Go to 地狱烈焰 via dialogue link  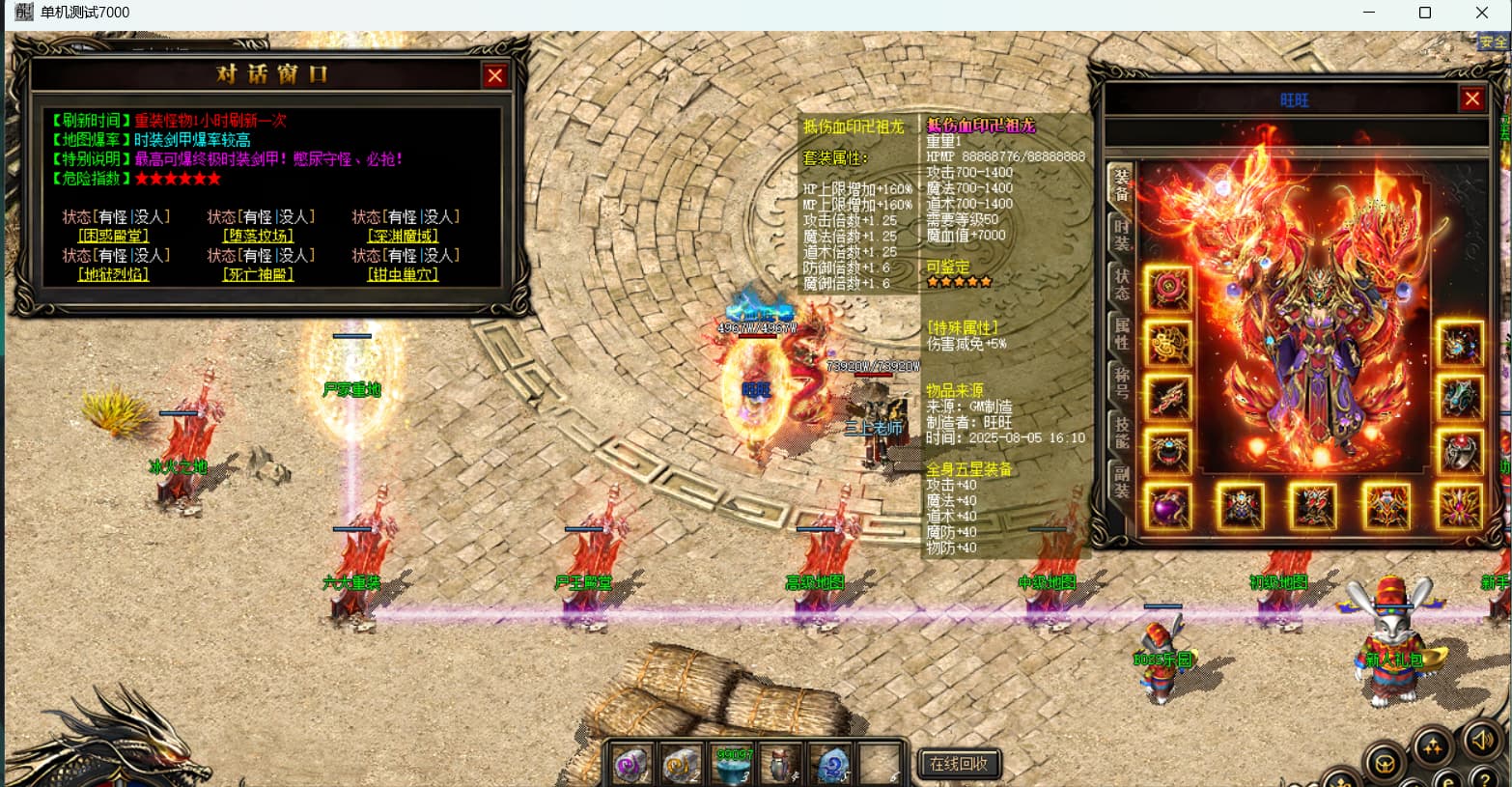tap(113, 274)
